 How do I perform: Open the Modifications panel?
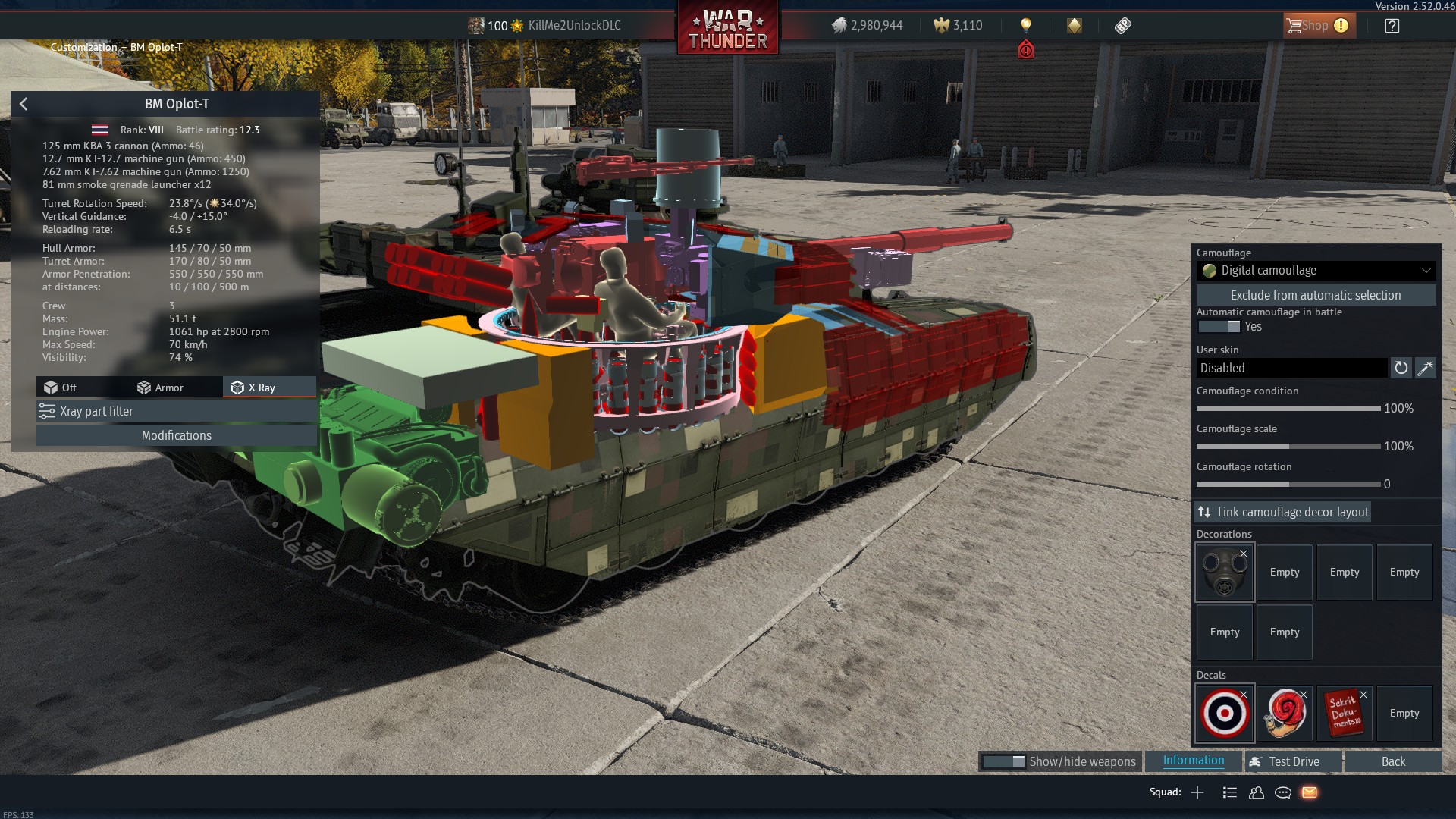176,435
